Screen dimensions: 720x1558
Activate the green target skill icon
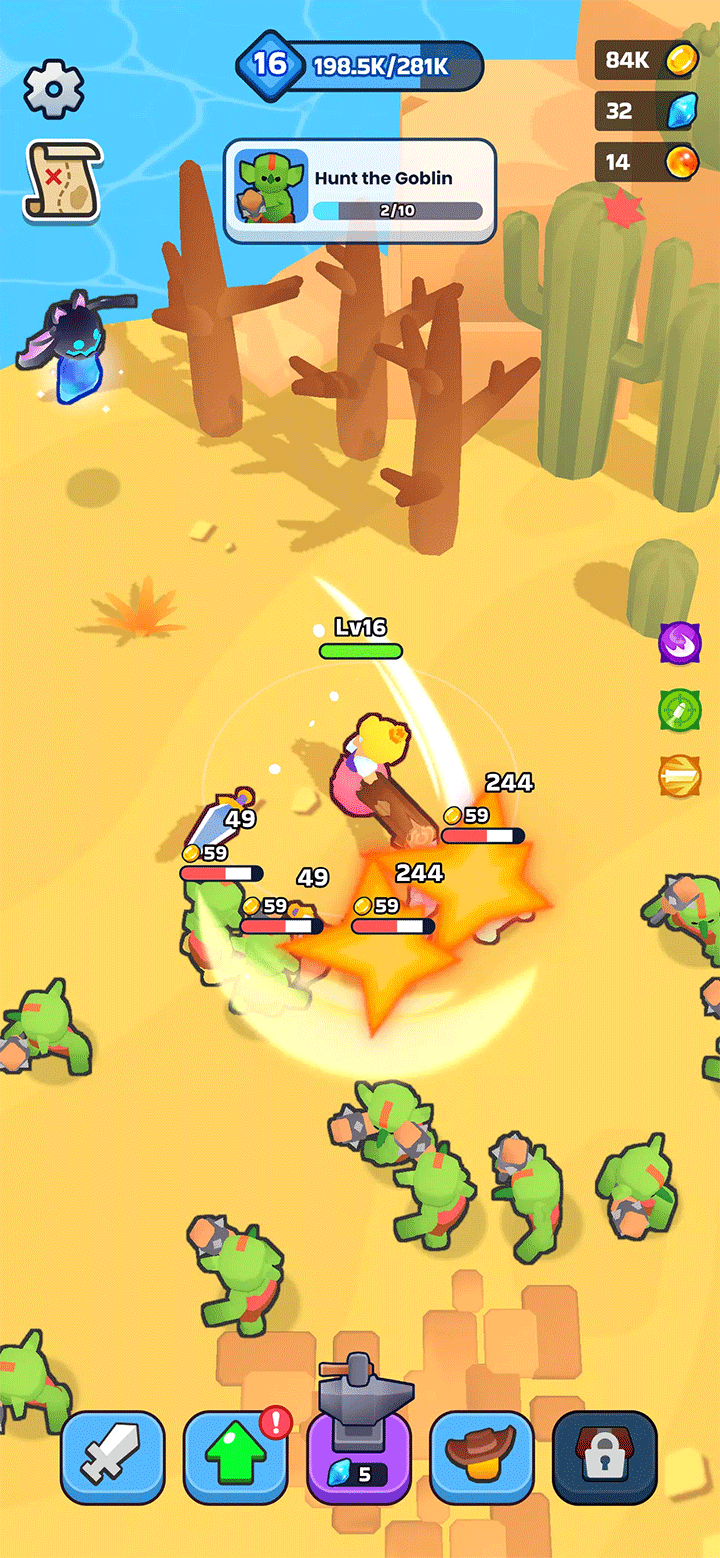click(680, 710)
